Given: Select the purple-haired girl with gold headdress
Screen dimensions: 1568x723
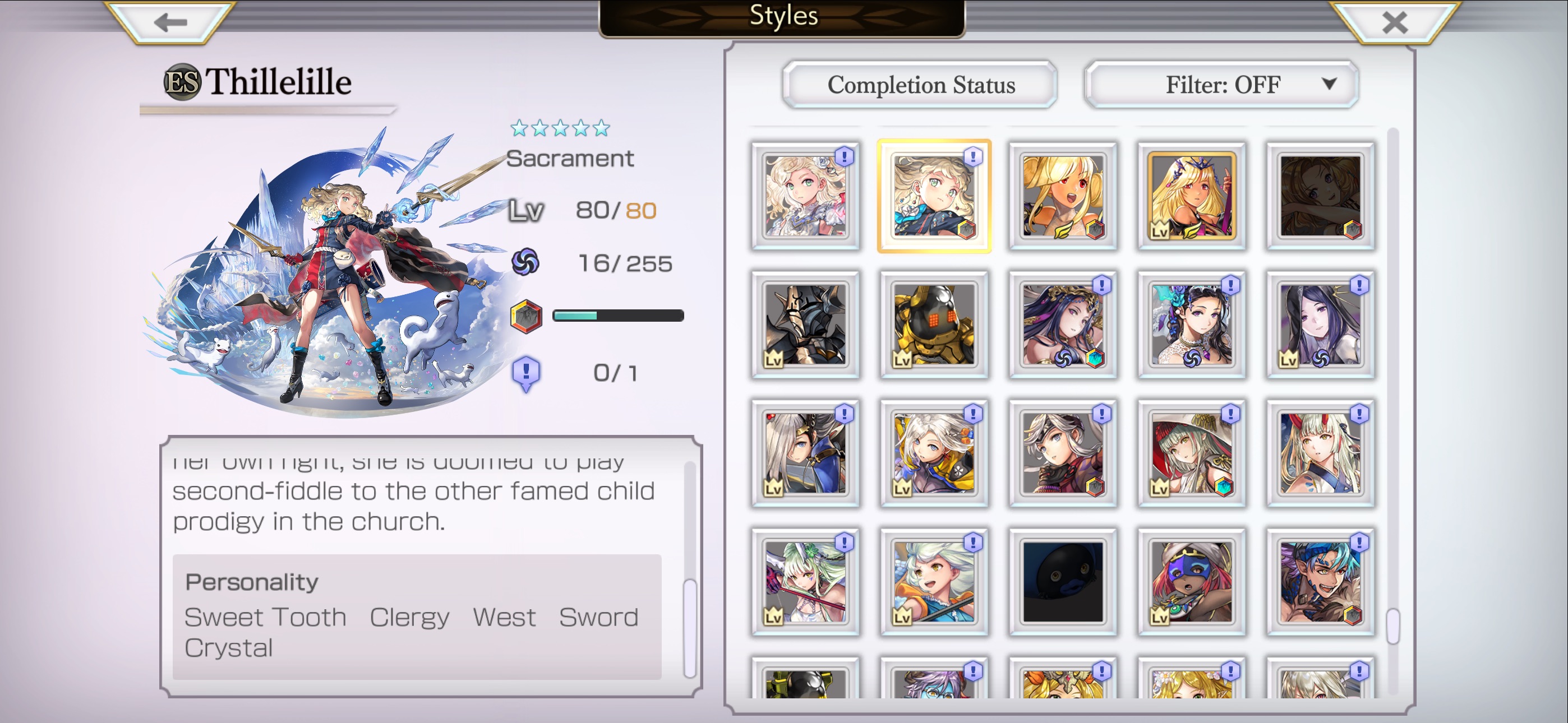Looking at the screenshot, I should click(1063, 325).
